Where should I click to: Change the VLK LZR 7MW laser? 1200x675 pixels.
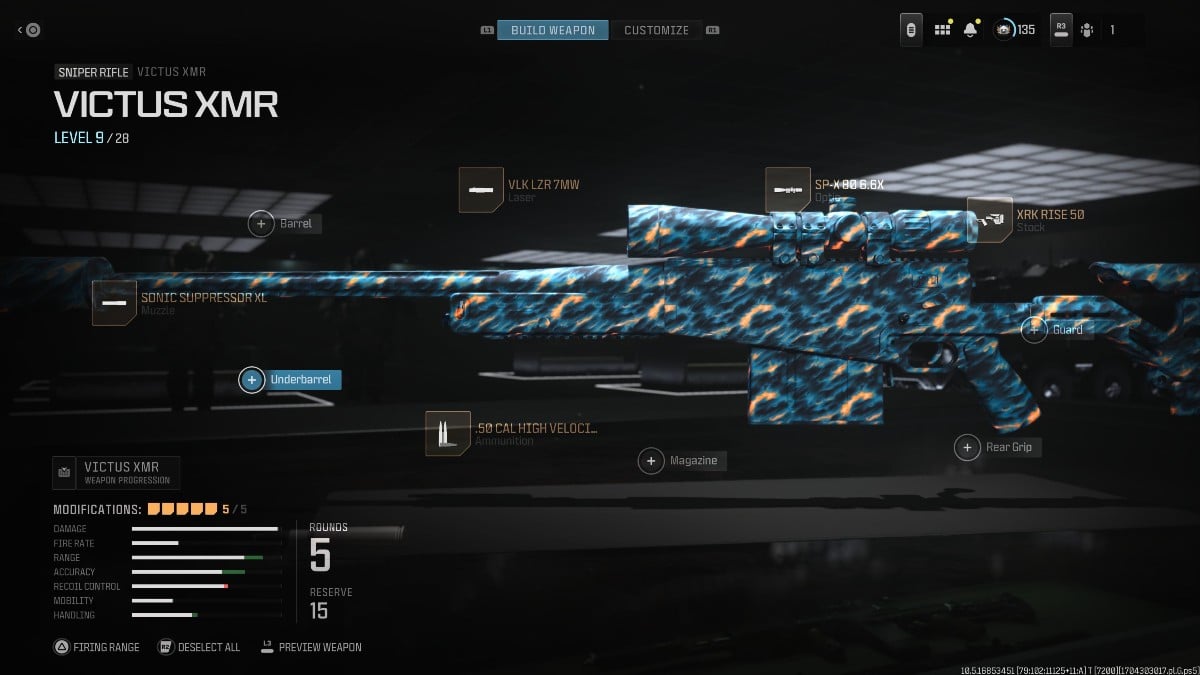[481, 190]
